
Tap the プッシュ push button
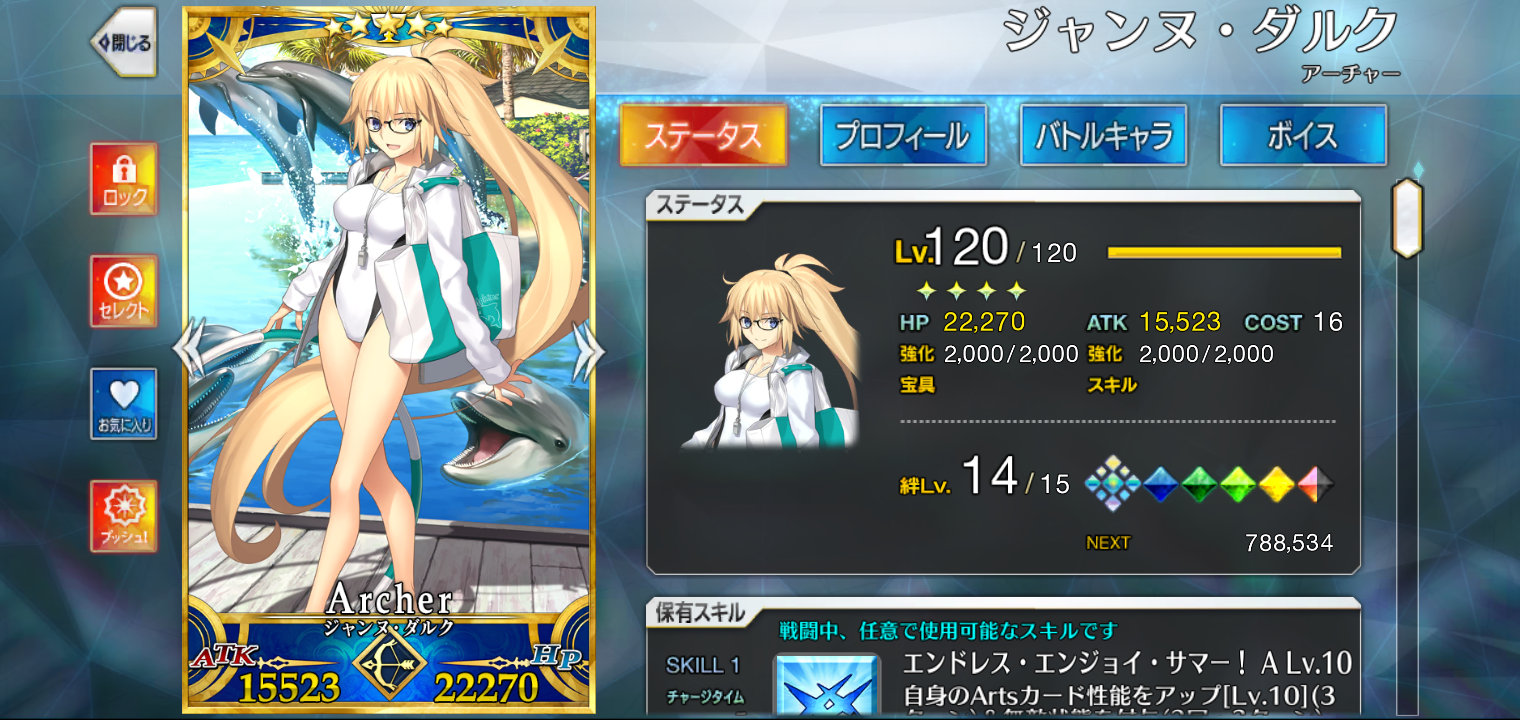coord(124,515)
